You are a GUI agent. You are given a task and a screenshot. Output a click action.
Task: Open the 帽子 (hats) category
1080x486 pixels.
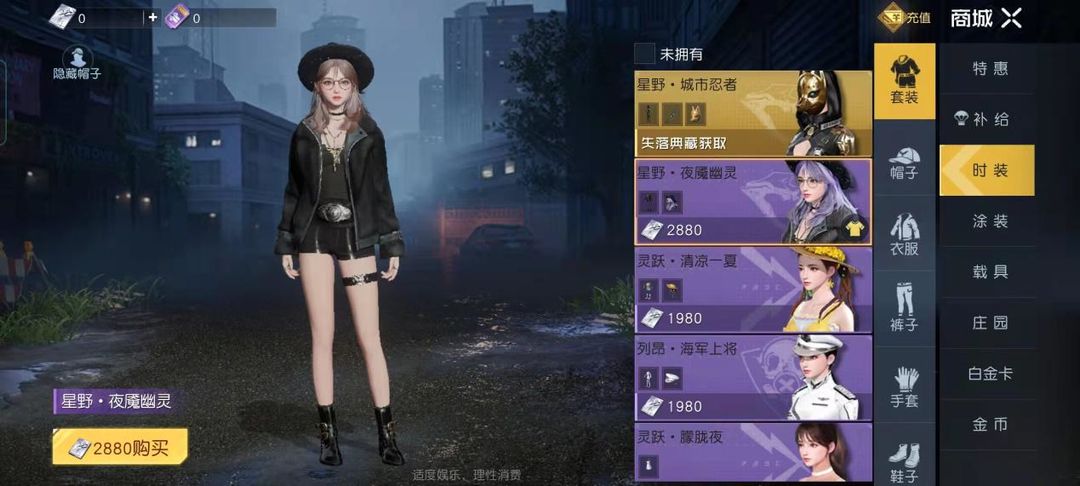click(904, 164)
